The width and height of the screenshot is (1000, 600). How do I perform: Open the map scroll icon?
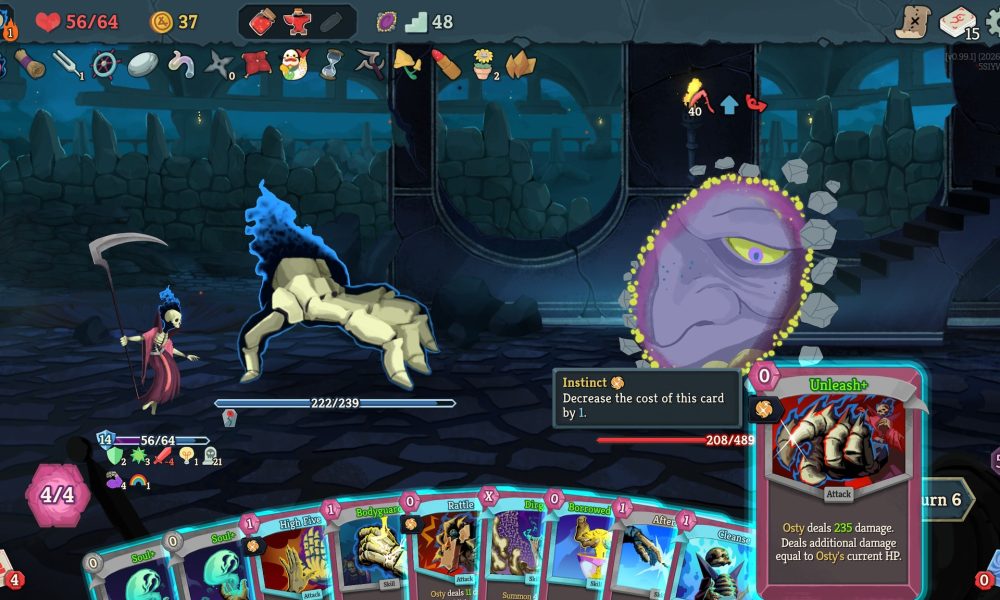(912, 22)
